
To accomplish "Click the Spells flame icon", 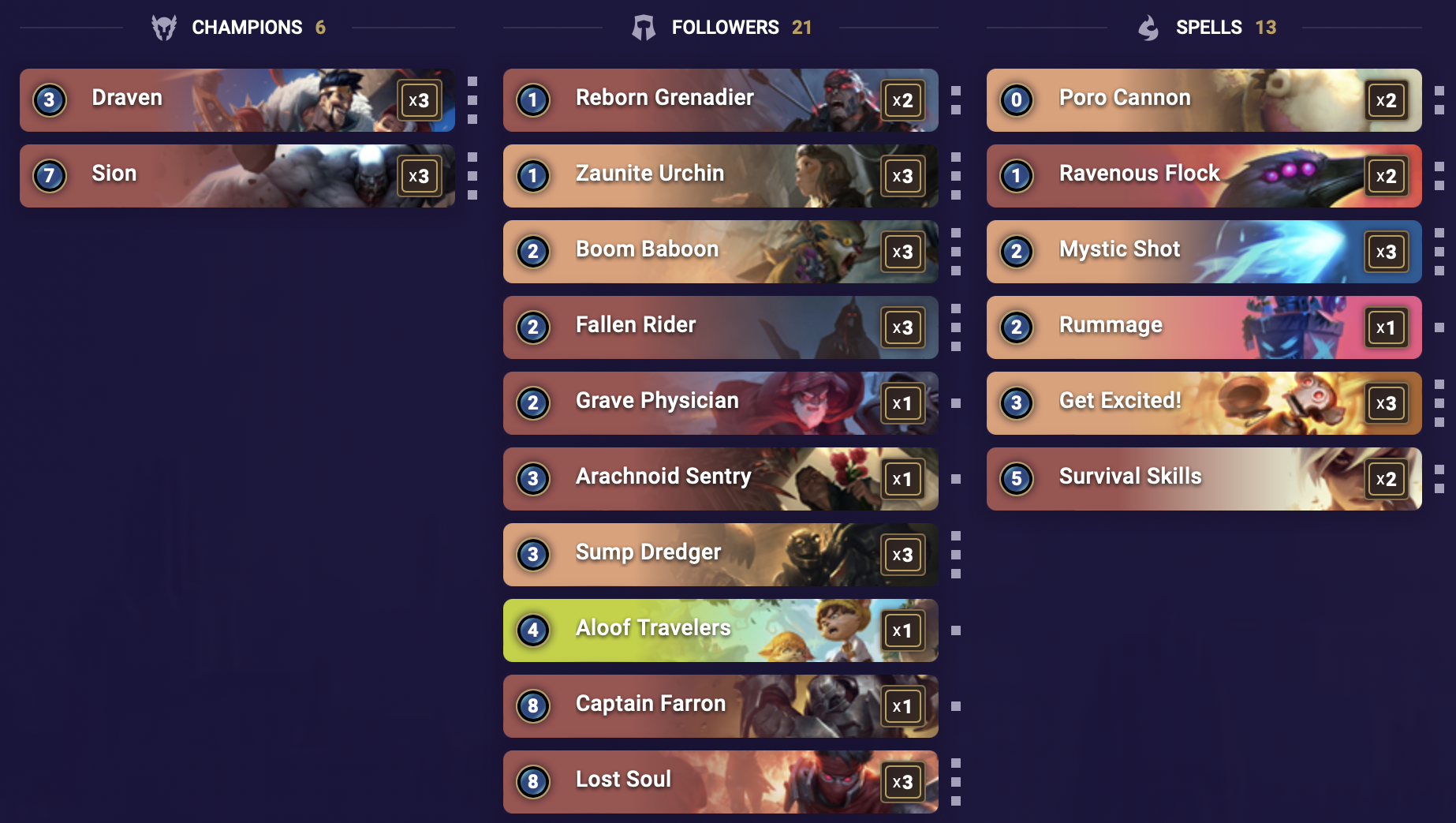I will pyautogui.click(x=1148, y=26).
